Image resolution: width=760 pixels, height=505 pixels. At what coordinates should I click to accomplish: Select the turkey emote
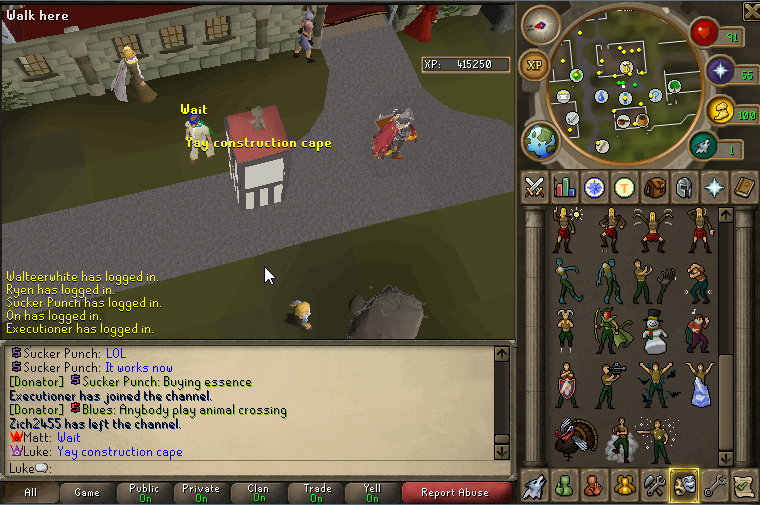567,440
